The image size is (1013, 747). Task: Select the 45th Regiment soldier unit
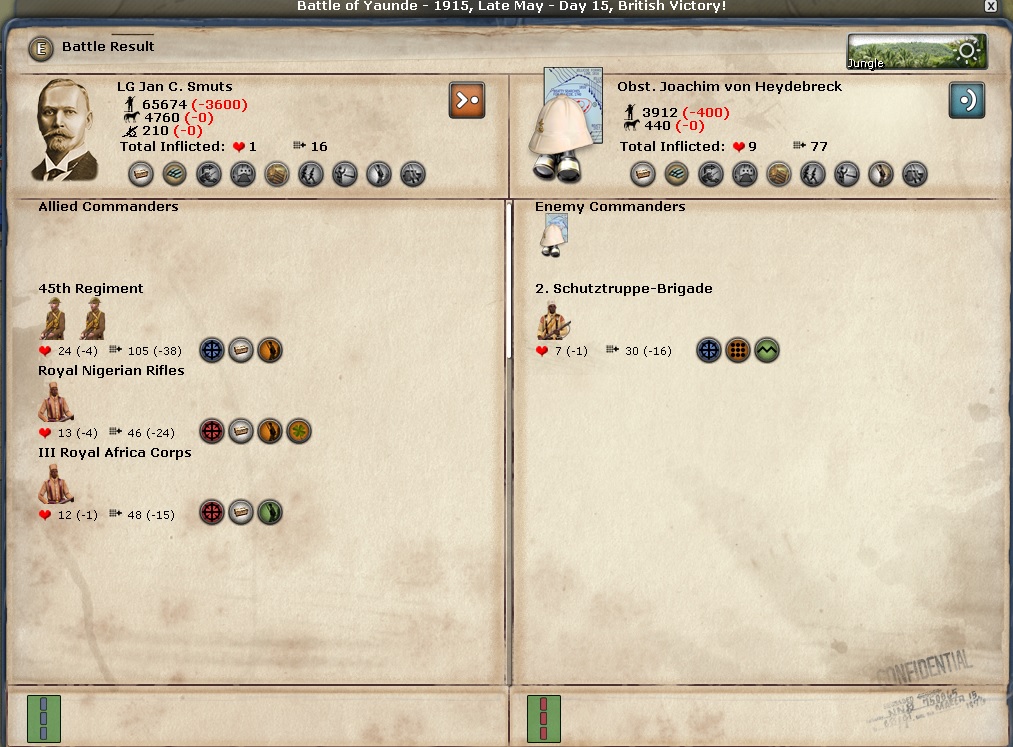53,320
